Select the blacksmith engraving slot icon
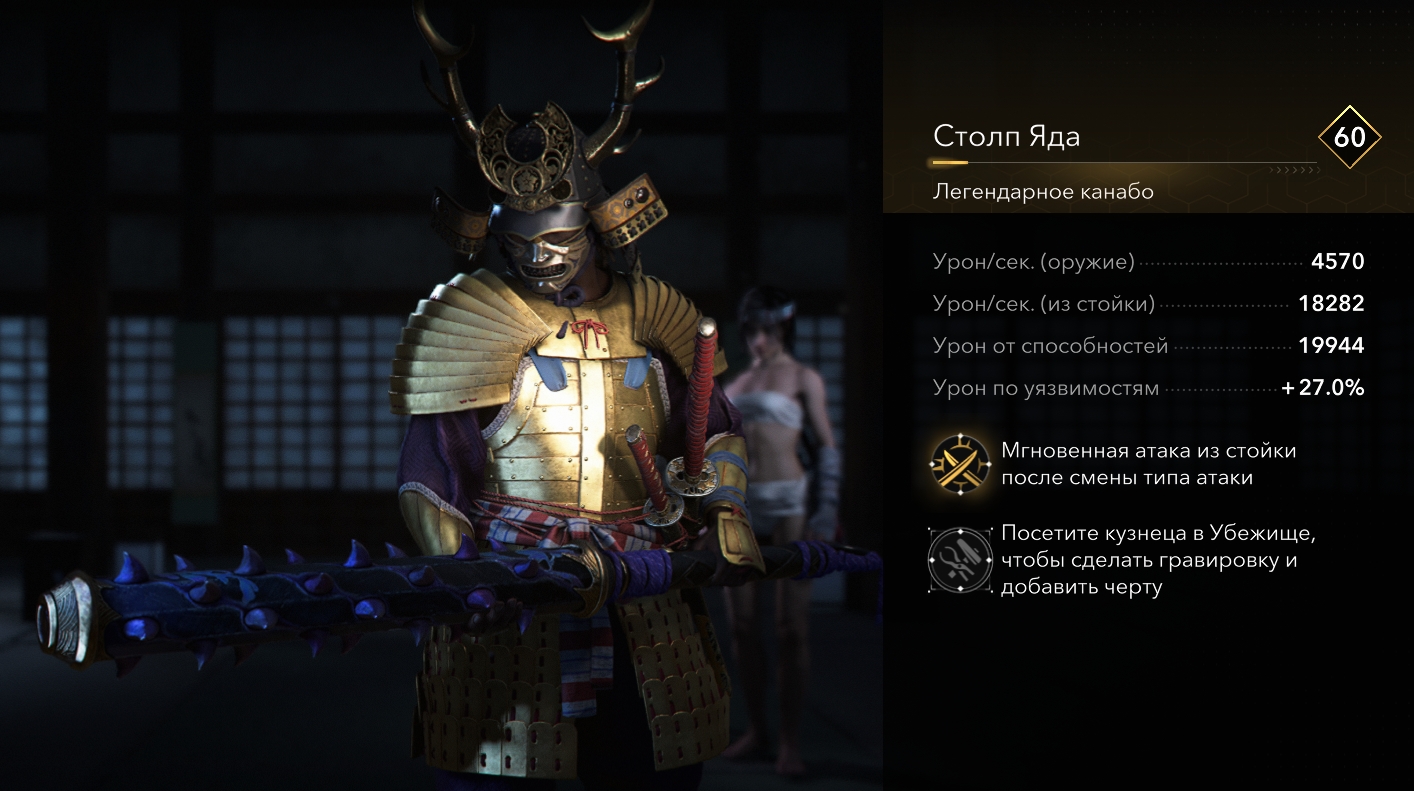The width and height of the screenshot is (1414, 791). [960, 560]
